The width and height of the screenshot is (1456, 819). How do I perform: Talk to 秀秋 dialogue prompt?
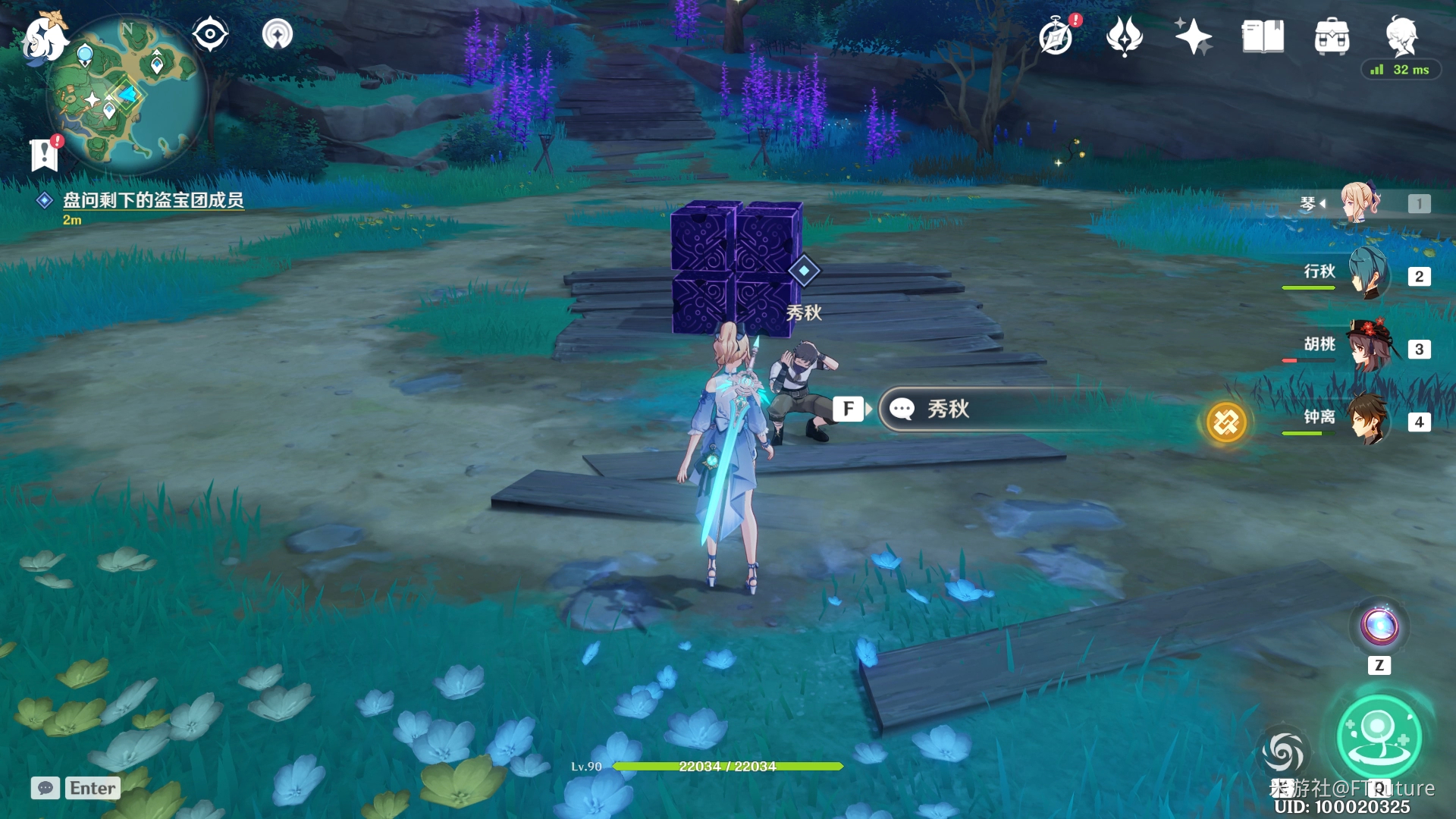click(x=948, y=409)
